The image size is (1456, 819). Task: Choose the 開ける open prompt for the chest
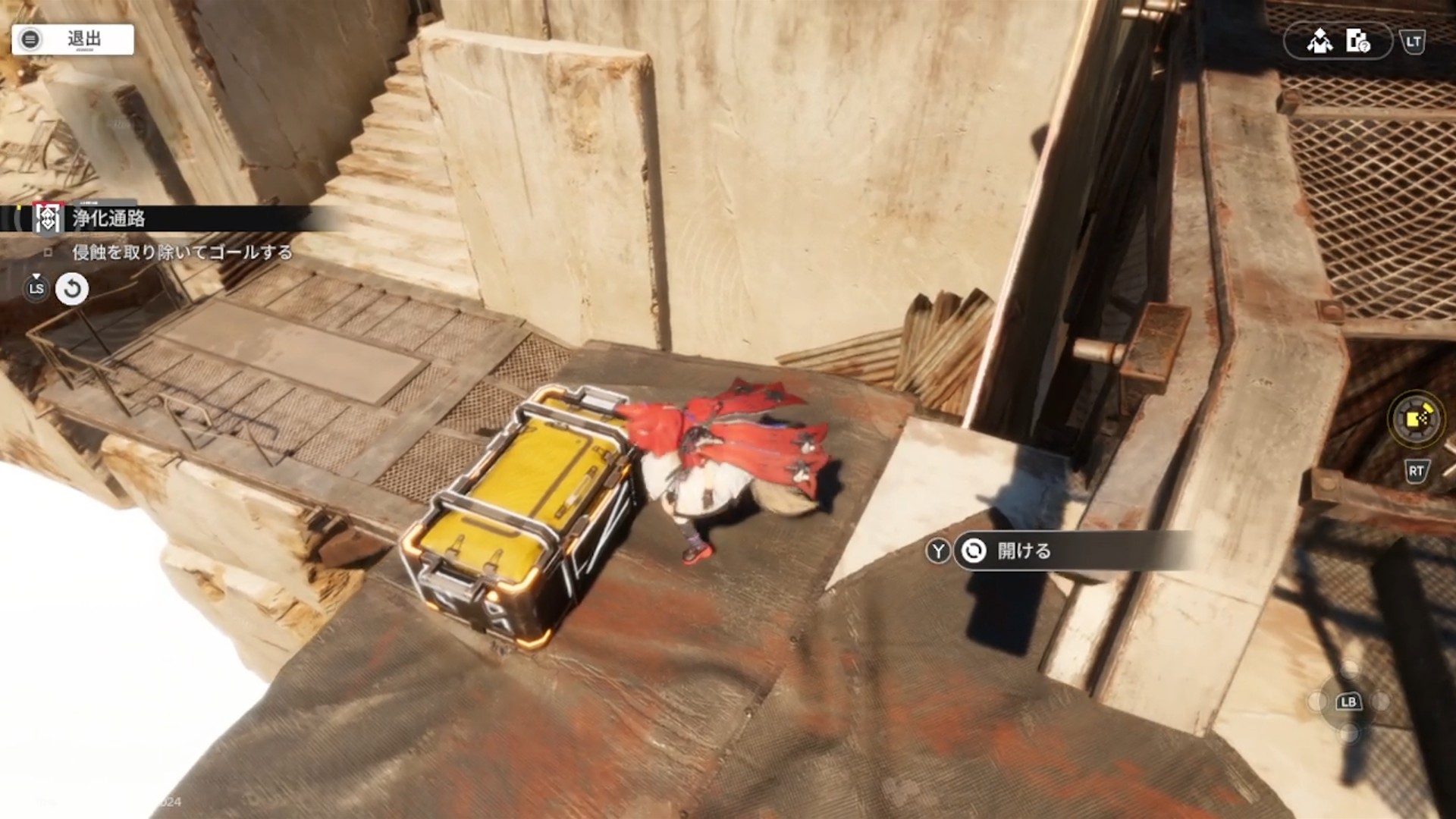(1024, 551)
